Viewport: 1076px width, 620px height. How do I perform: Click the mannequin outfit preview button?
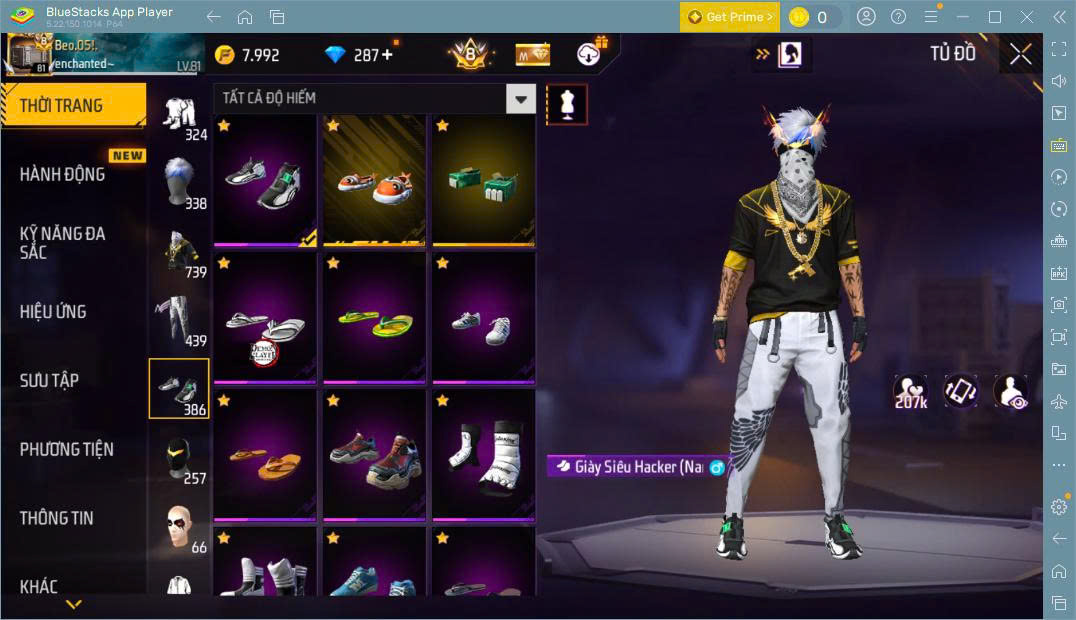coord(567,104)
